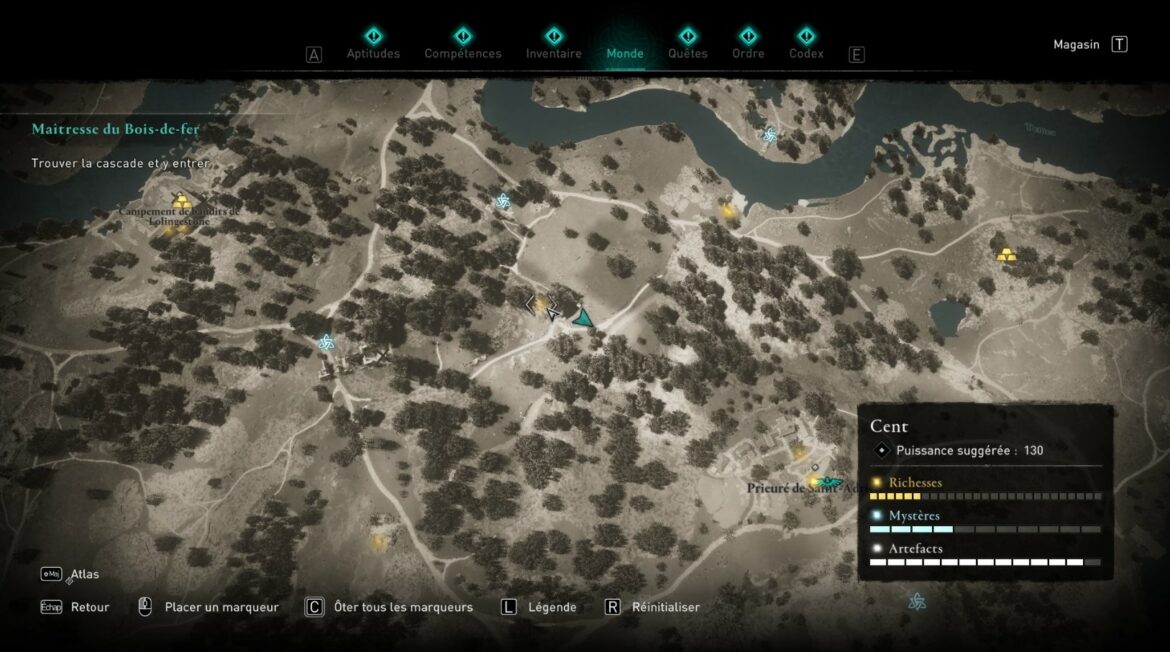The image size is (1170, 652).
Task: Select the Monde tab
Action: click(x=625, y=53)
